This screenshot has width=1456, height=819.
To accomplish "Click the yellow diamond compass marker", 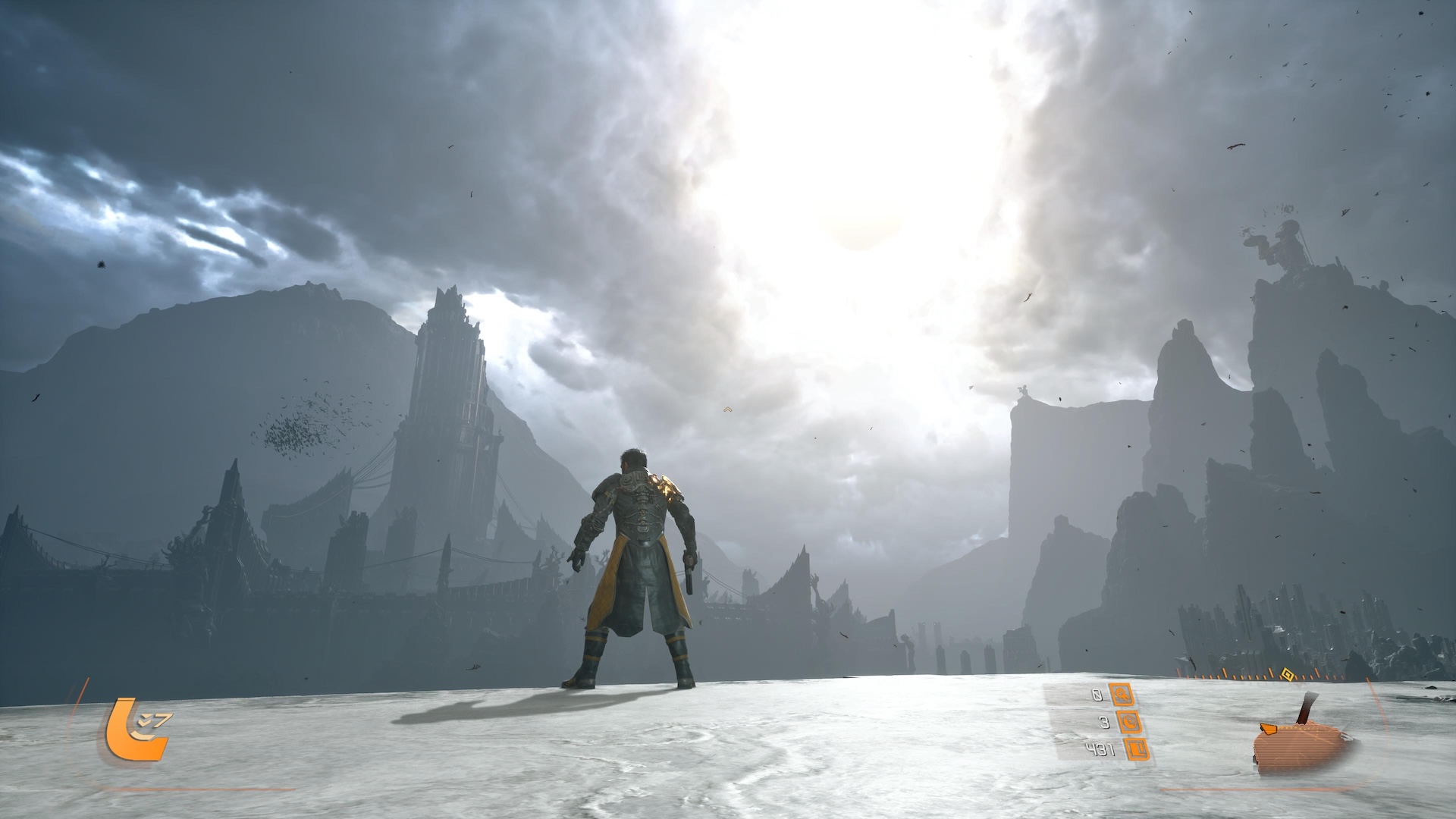I will tap(1286, 673).
